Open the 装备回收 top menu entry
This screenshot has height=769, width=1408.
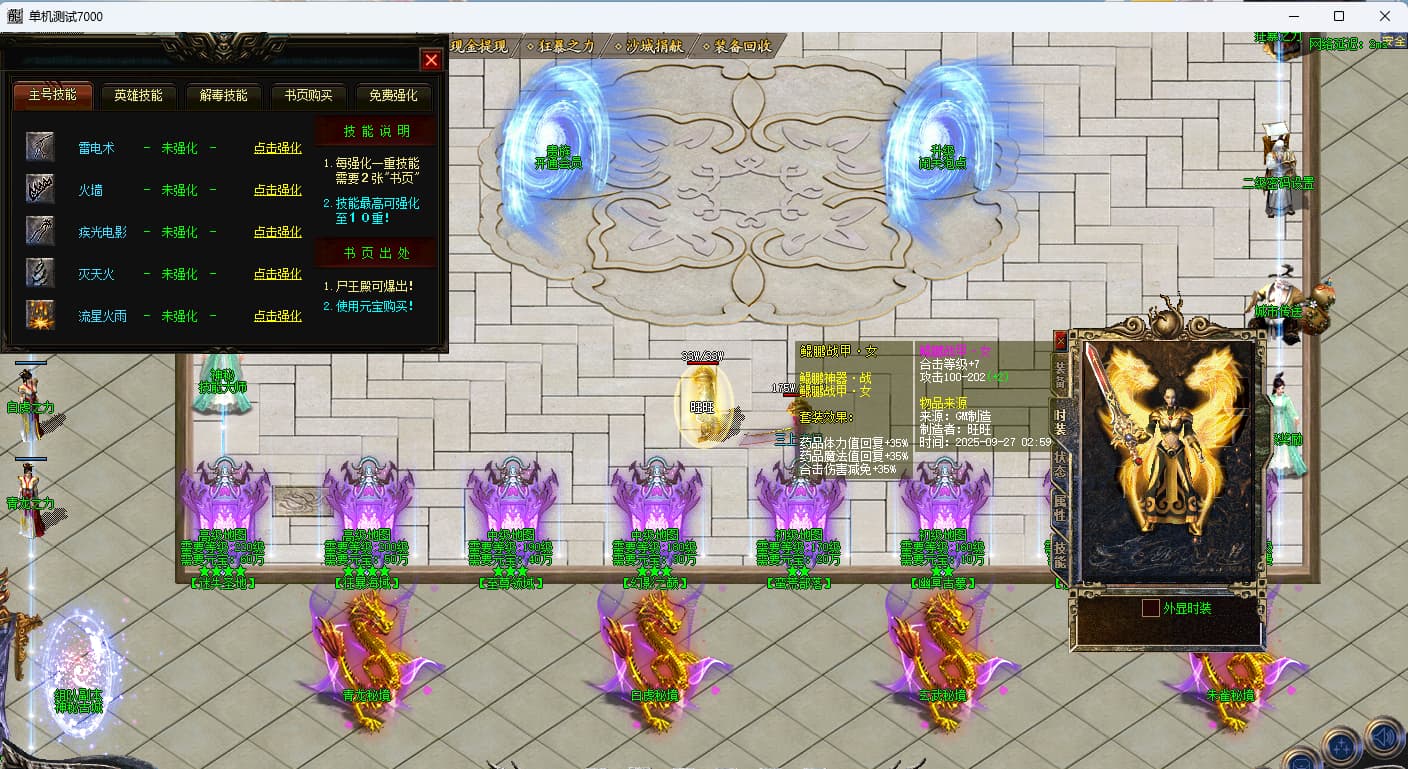tap(742, 46)
